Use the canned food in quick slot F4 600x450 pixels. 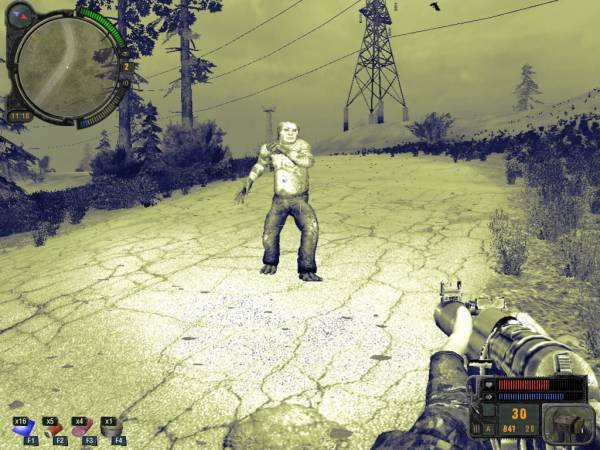point(110,432)
